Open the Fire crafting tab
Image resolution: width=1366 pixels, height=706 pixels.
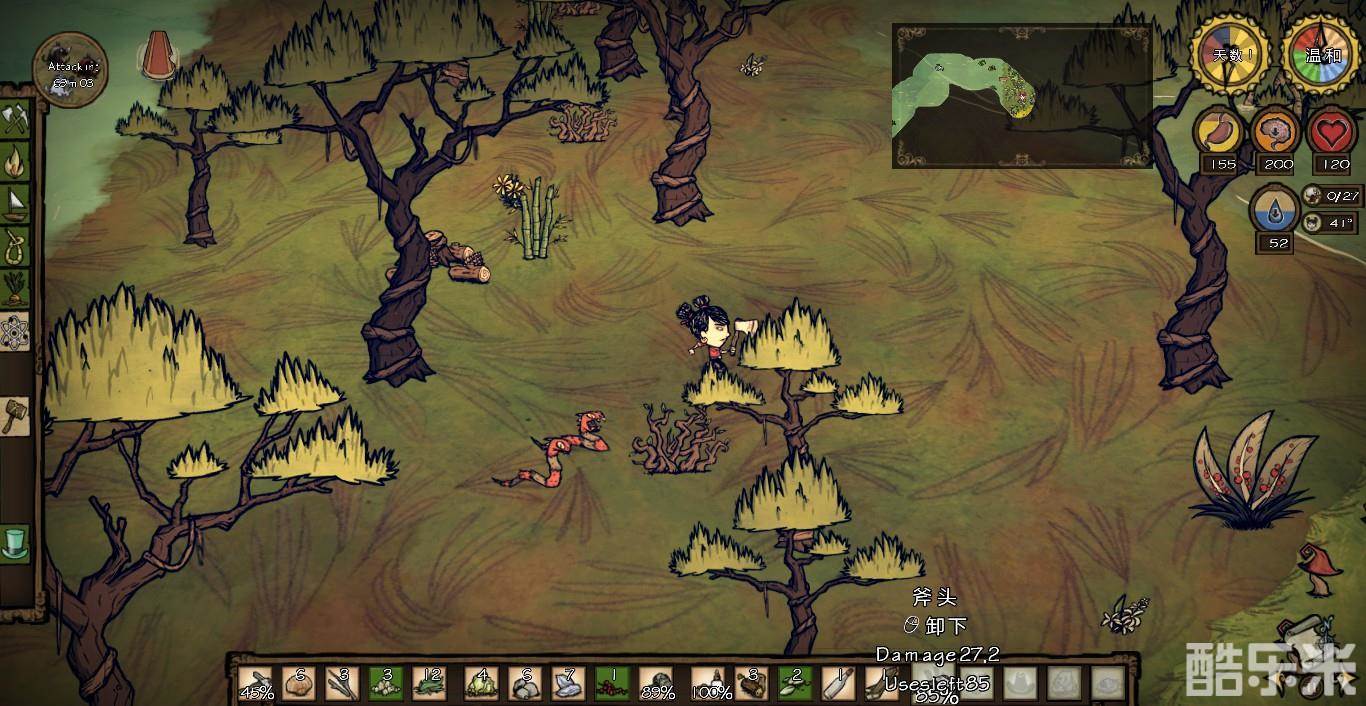pos(16,160)
